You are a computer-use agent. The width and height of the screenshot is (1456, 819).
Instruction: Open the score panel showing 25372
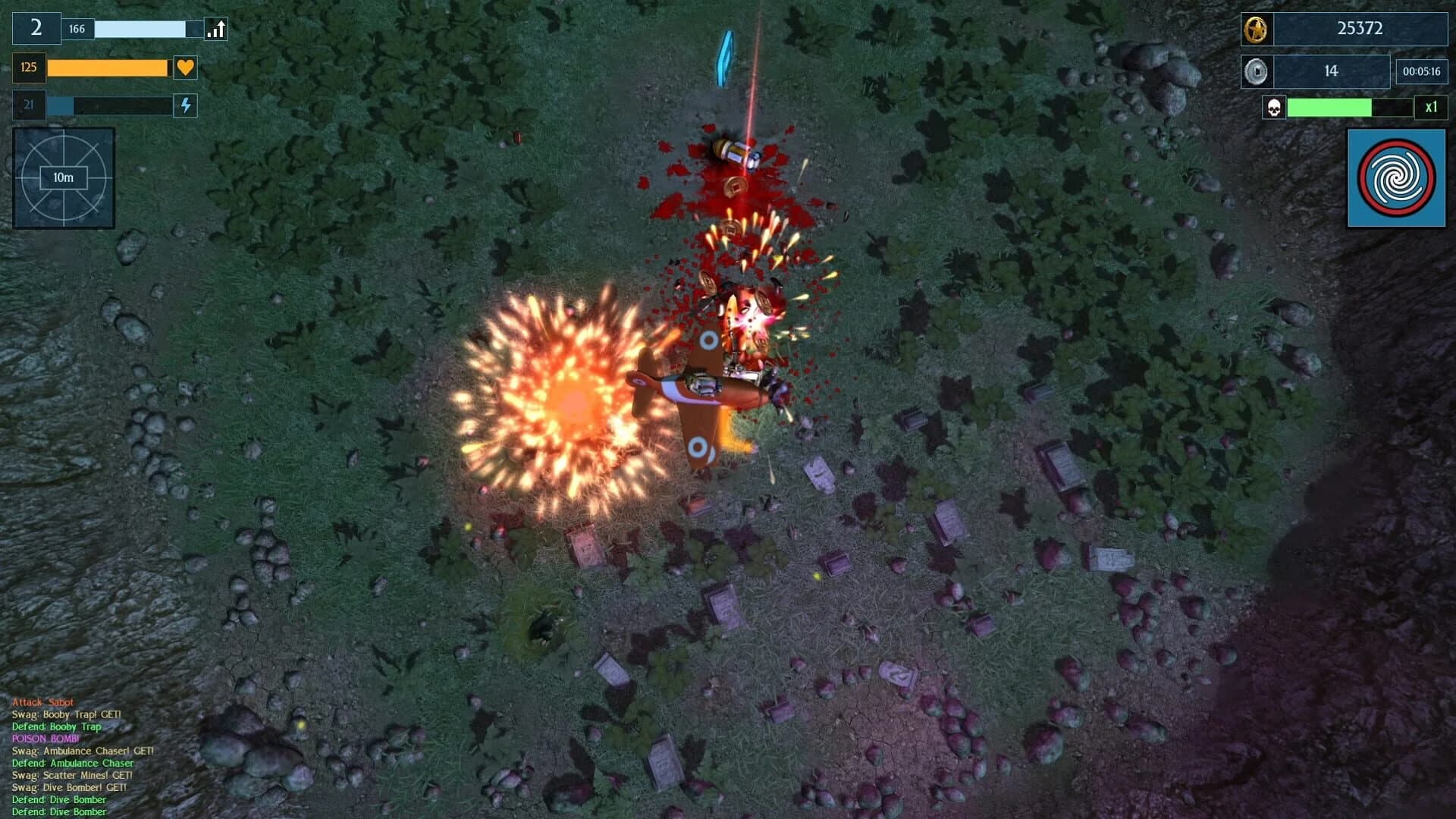(x=1357, y=30)
